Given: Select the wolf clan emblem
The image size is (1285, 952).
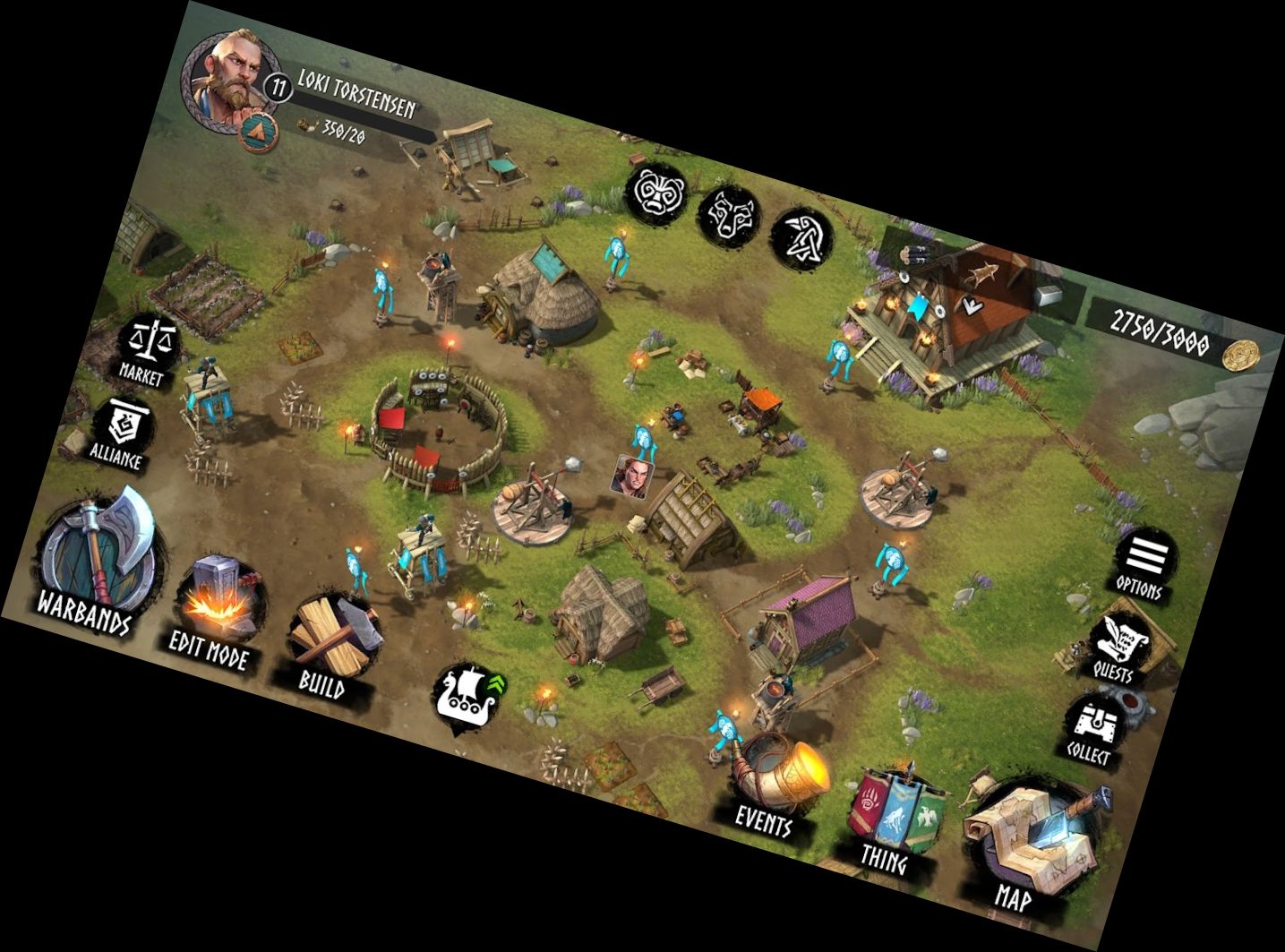Looking at the screenshot, I should click(x=728, y=215).
